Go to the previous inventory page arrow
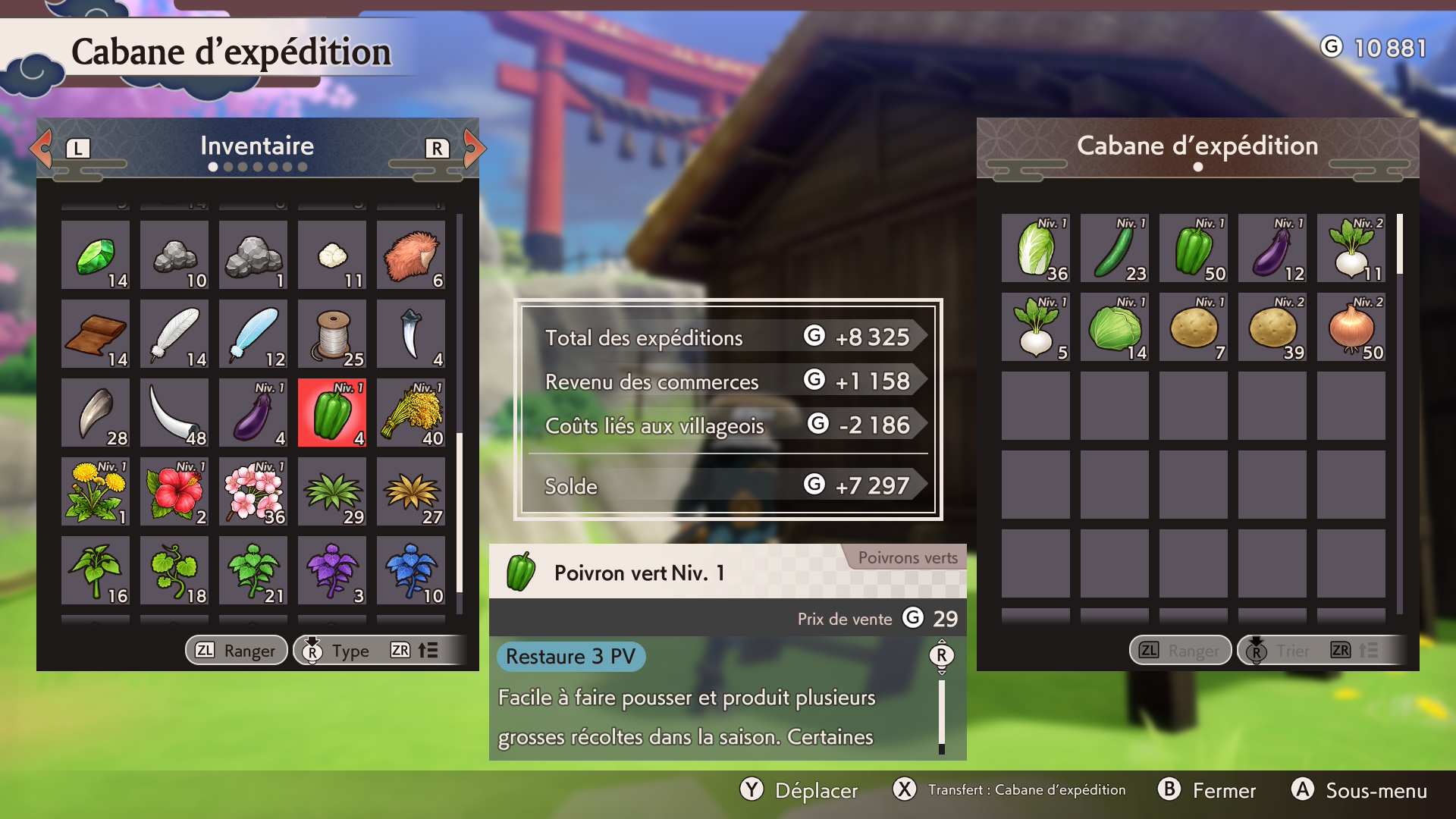The height and width of the screenshot is (819, 1456). click(42, 148)
